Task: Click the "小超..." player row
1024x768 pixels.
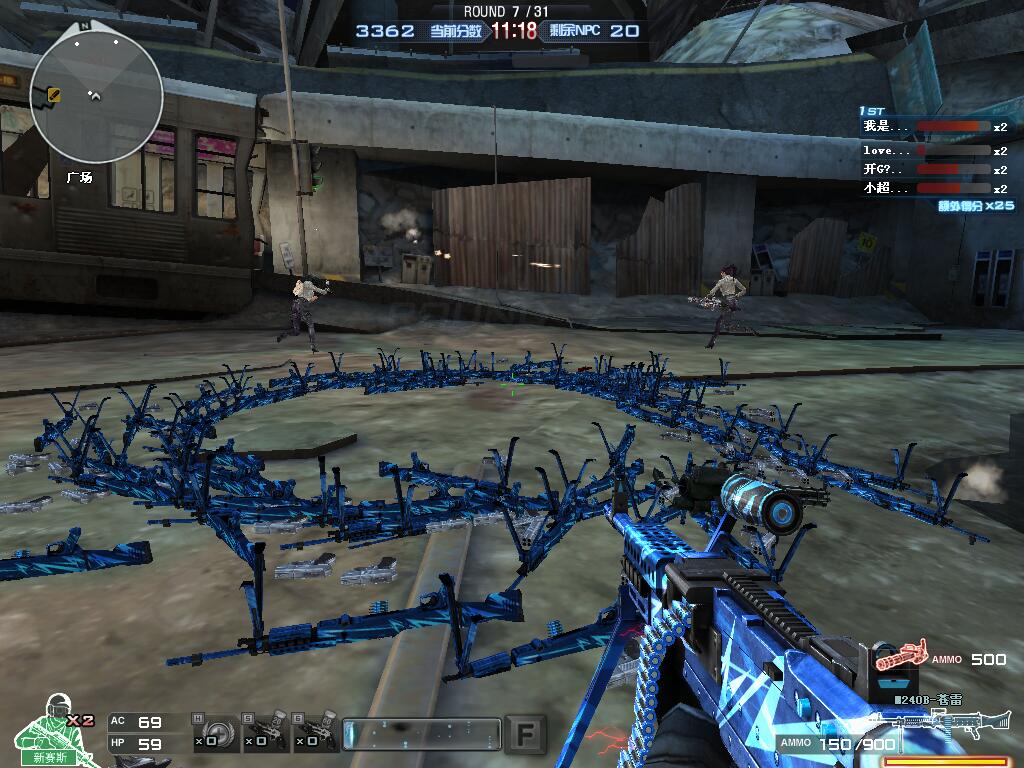Action: (x=934, y=188)
